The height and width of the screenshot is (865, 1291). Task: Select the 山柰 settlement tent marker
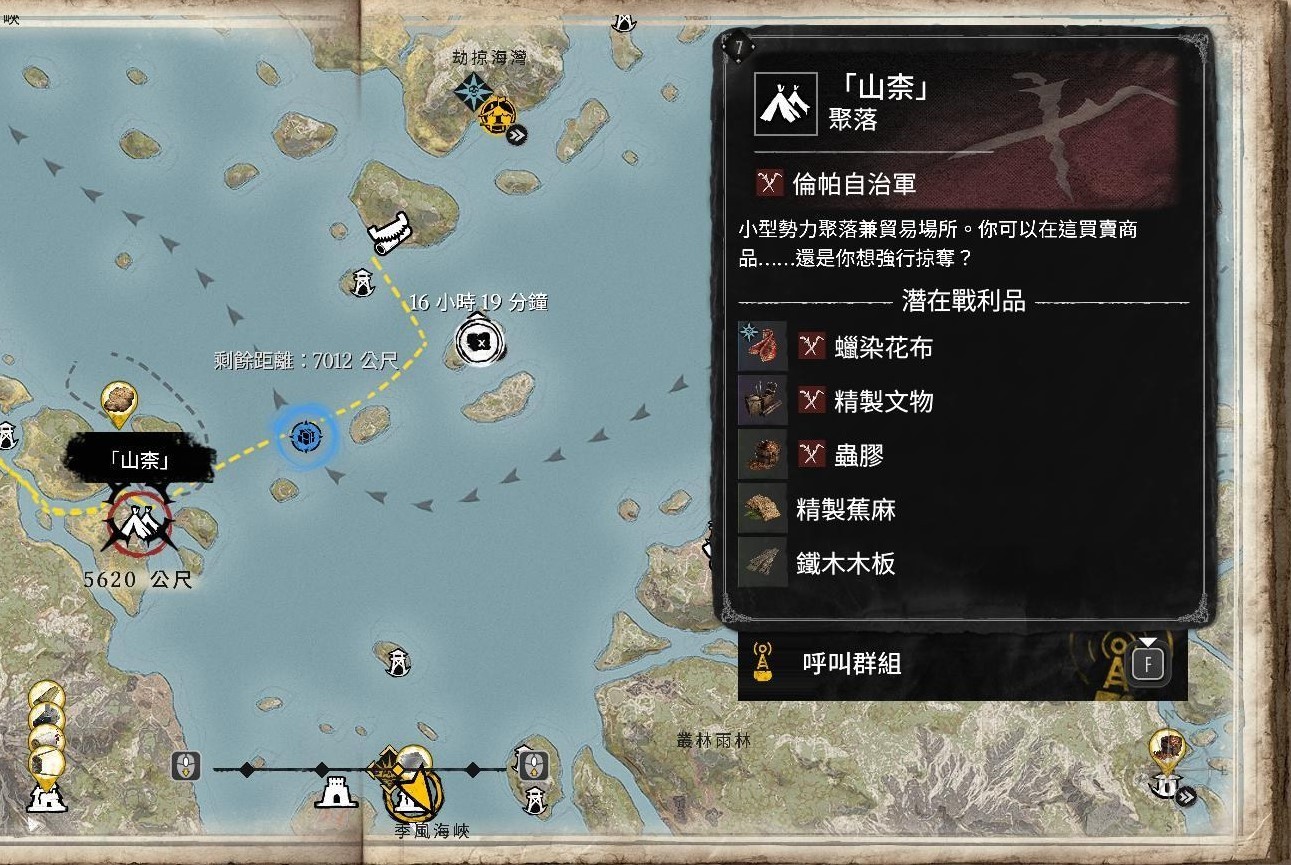click(x=138, y=520)
